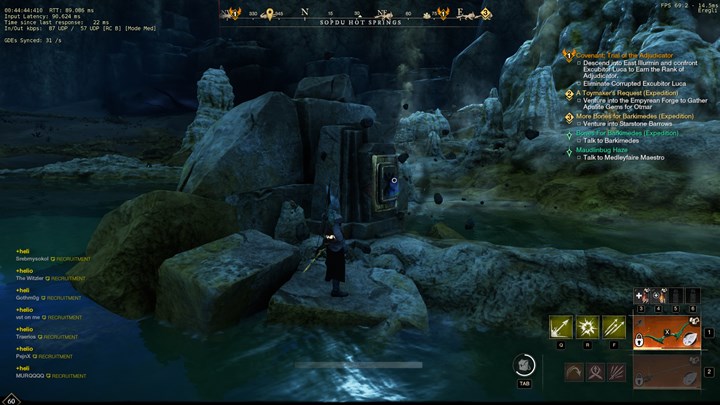
Task: Use the consumable in quick slot 4
Action: [x=659, y=296]
